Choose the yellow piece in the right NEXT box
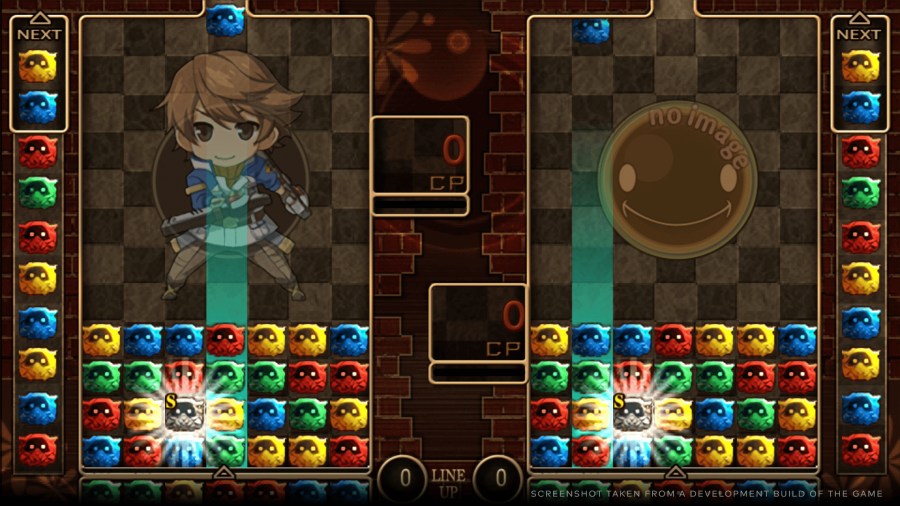Image resolution: width=900 pixels, height=506 pixels. [x=860, y=67]
